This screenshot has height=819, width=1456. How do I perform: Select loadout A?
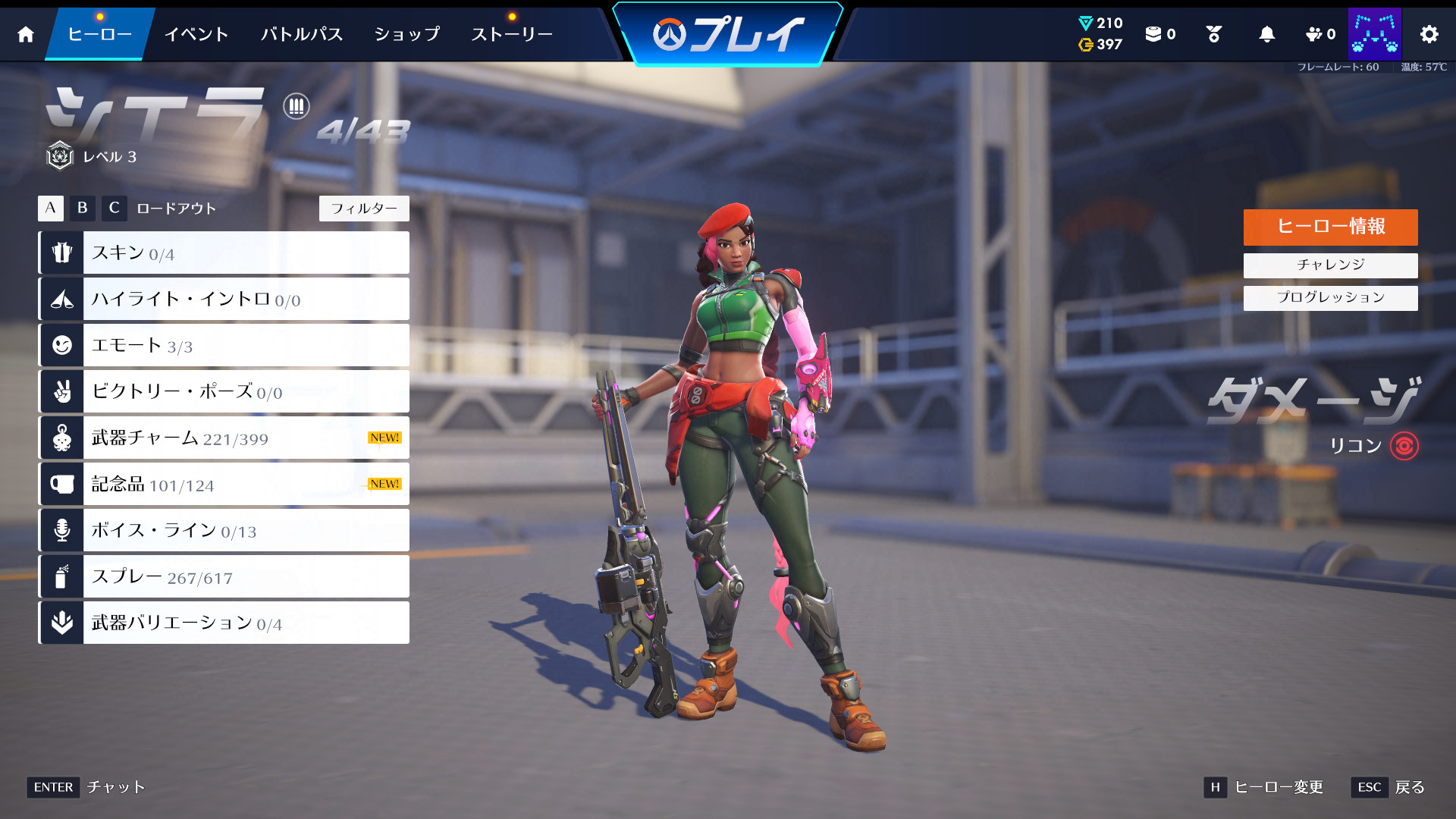coord(50,209)
